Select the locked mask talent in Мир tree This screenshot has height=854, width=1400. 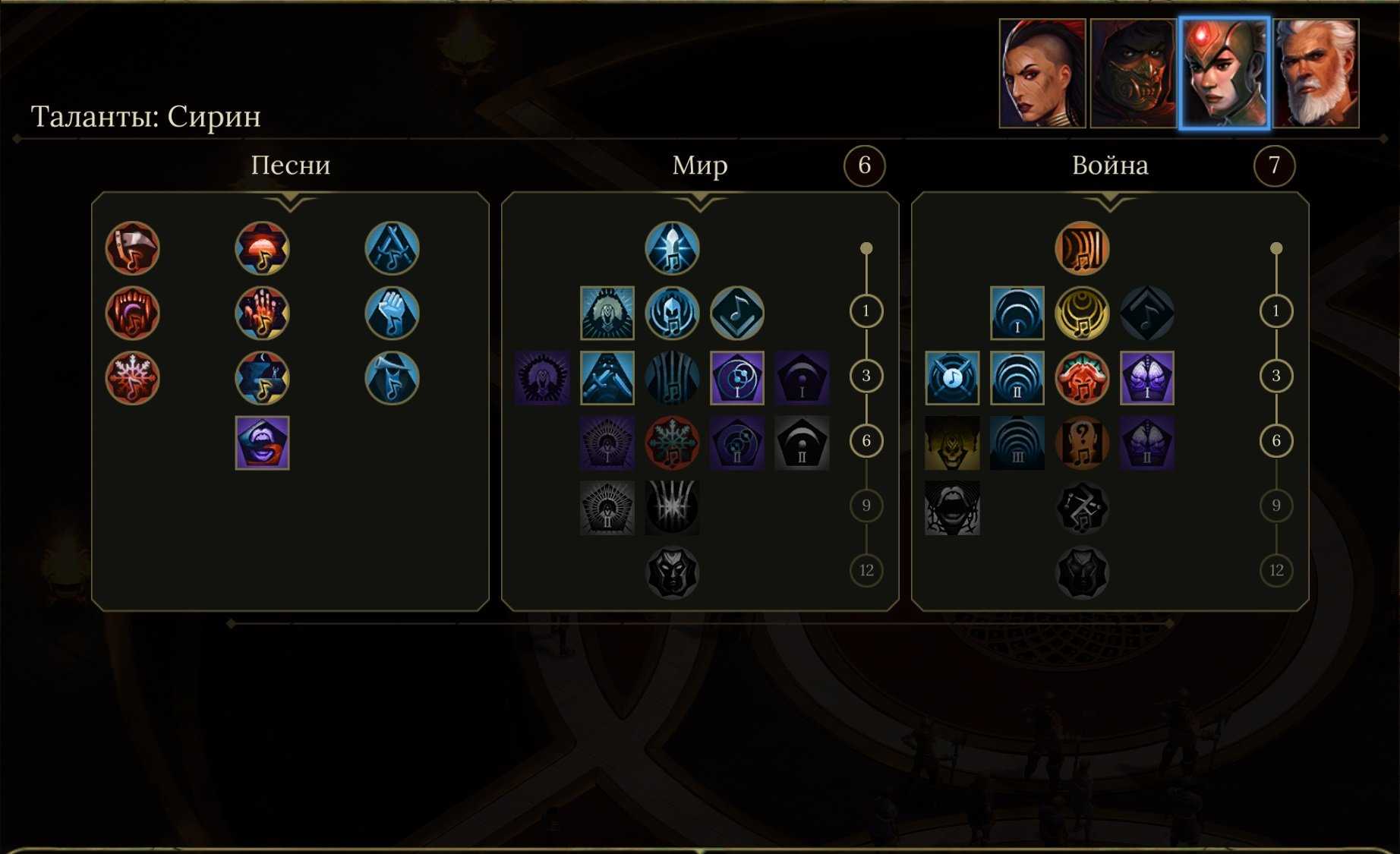tap(672, 573)
